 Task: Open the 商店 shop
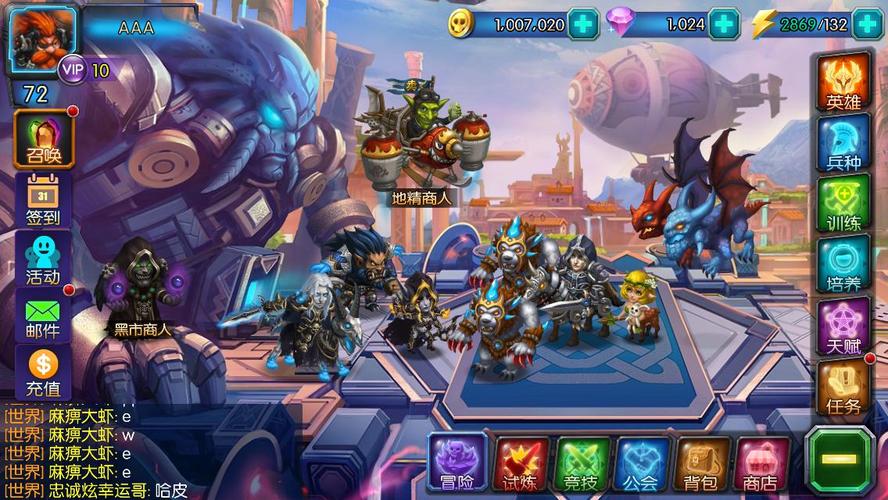763,464
